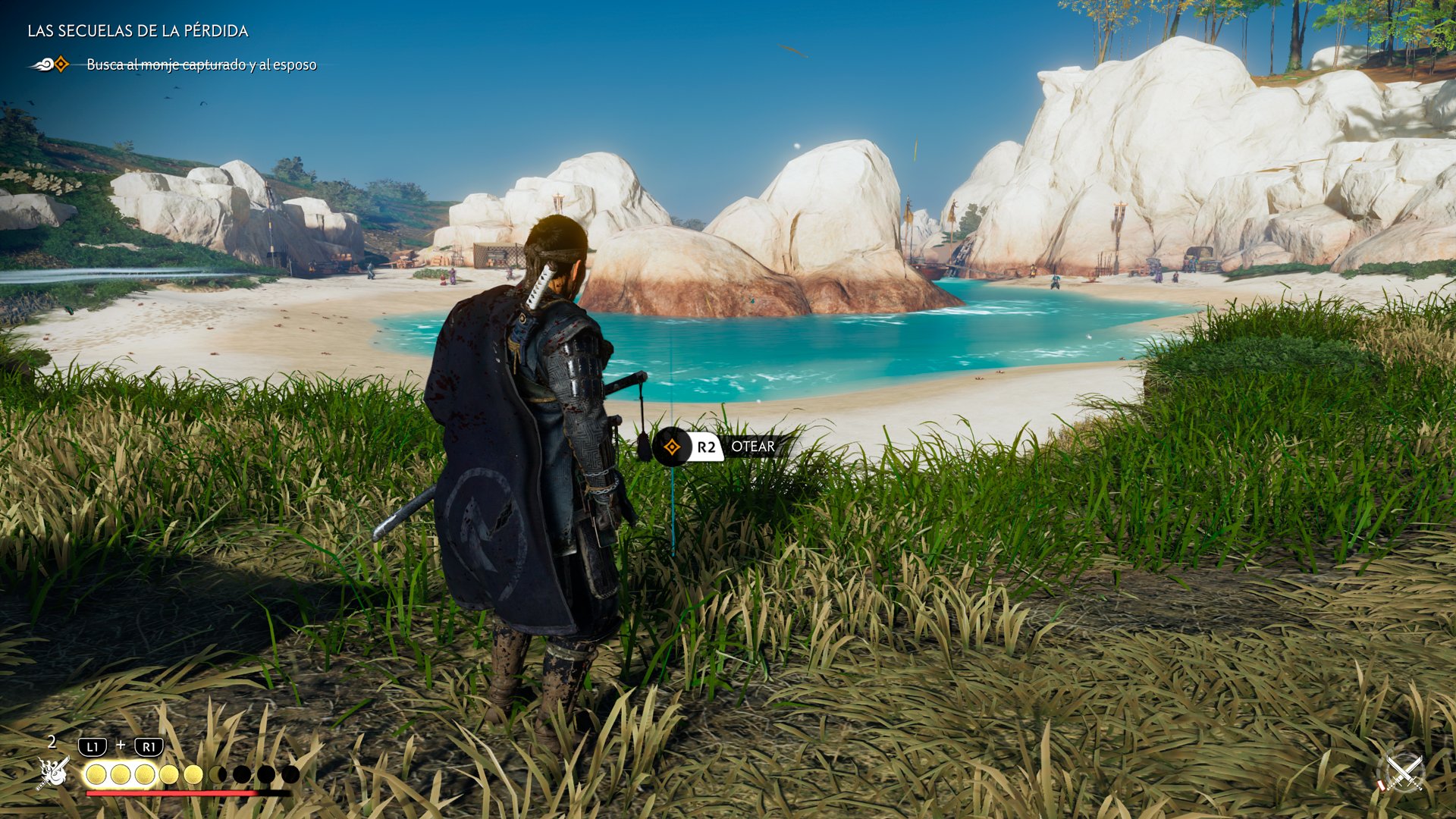Viewport: 1456px width, 819px height.
Task: Select the diamond quest marker beside R2
Action: [x=672, y=447]
